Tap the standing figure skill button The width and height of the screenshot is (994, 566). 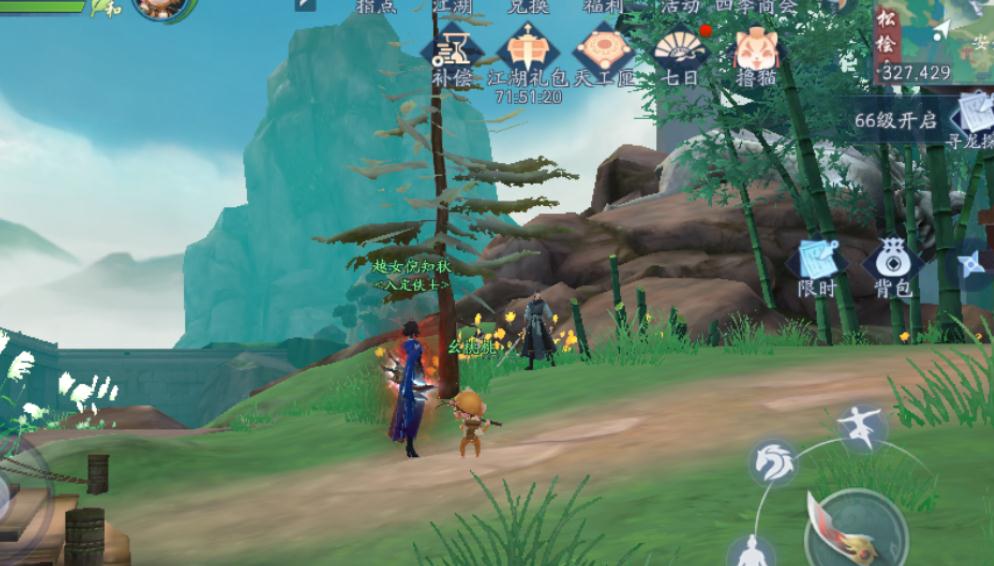click(750, 552)
